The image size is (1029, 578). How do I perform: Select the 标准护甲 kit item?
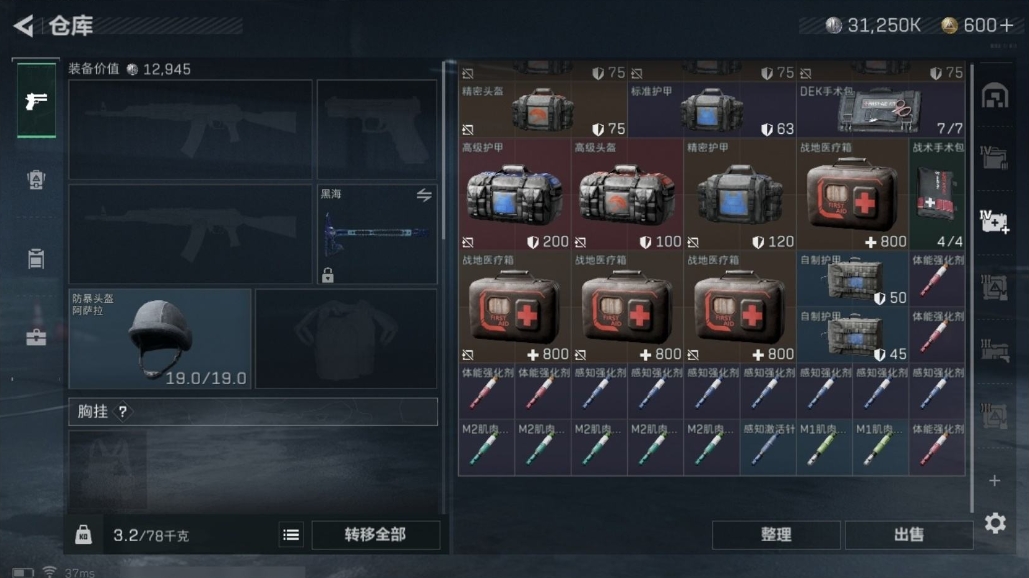click(x=711, y=110)
